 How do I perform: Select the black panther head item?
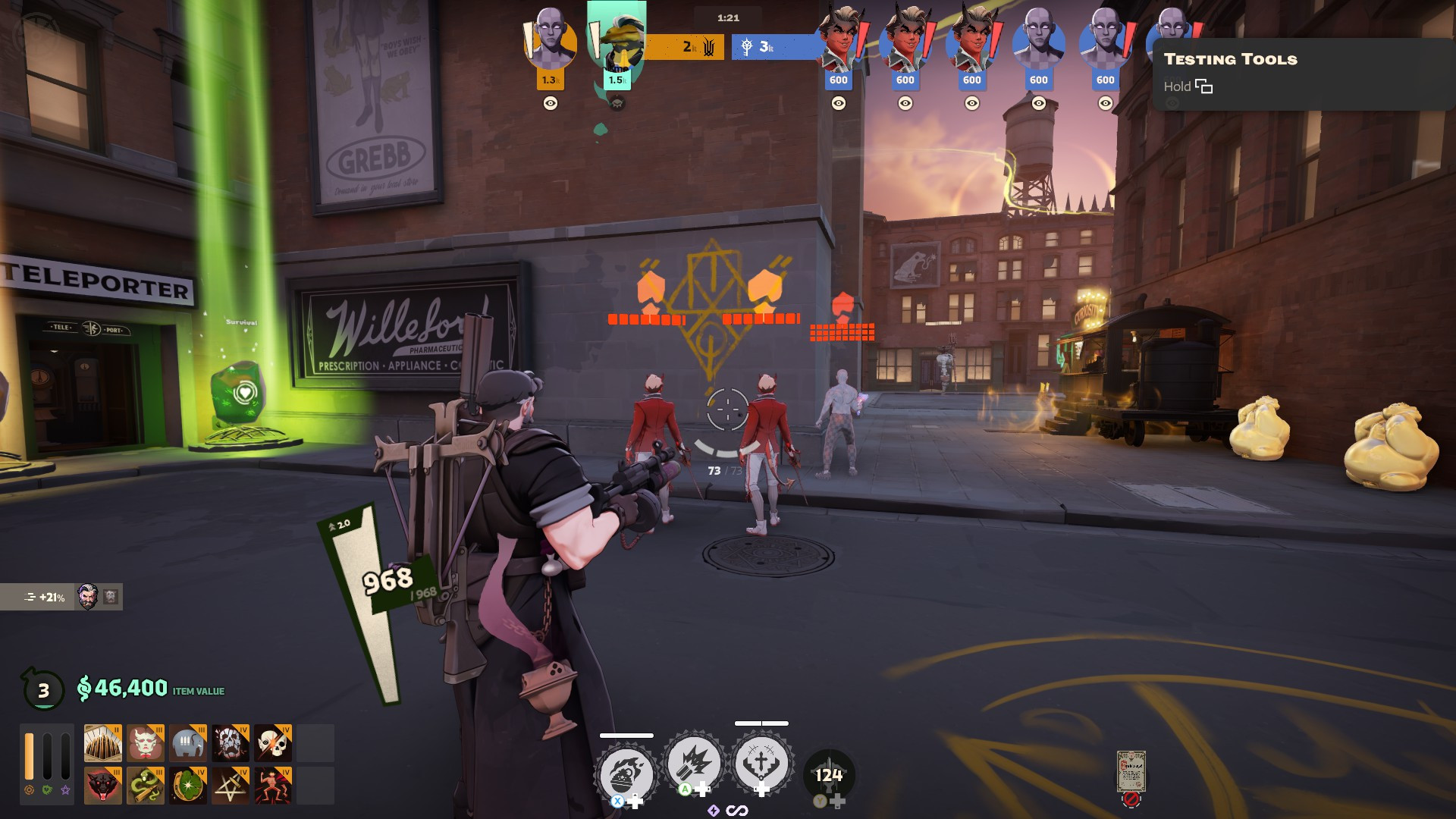pos(102,786)
